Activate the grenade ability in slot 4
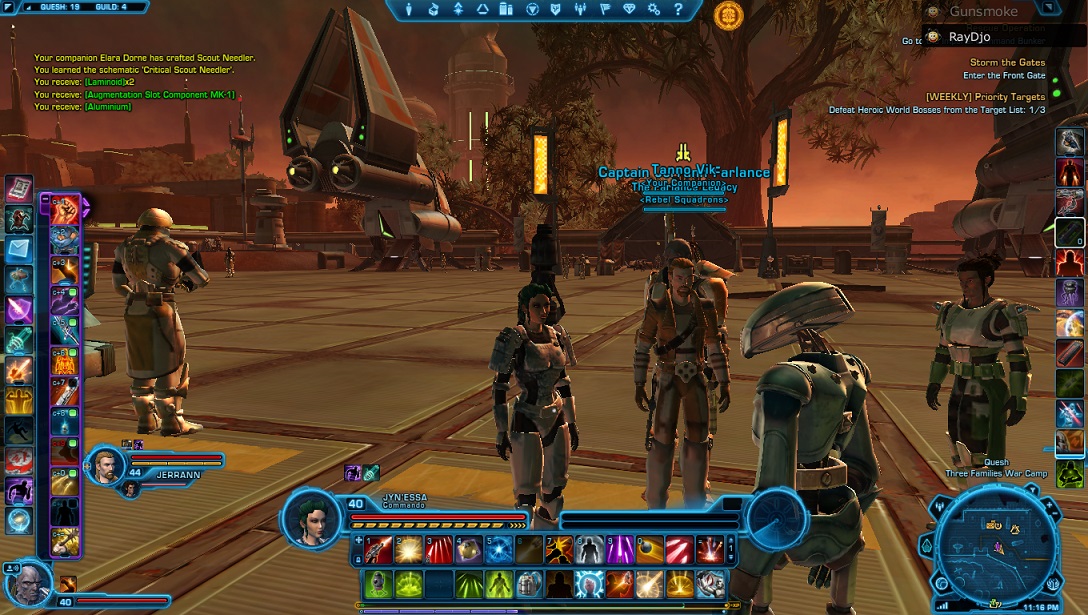This screenshot has width=1088, height=615. click(x=469, y=549)
